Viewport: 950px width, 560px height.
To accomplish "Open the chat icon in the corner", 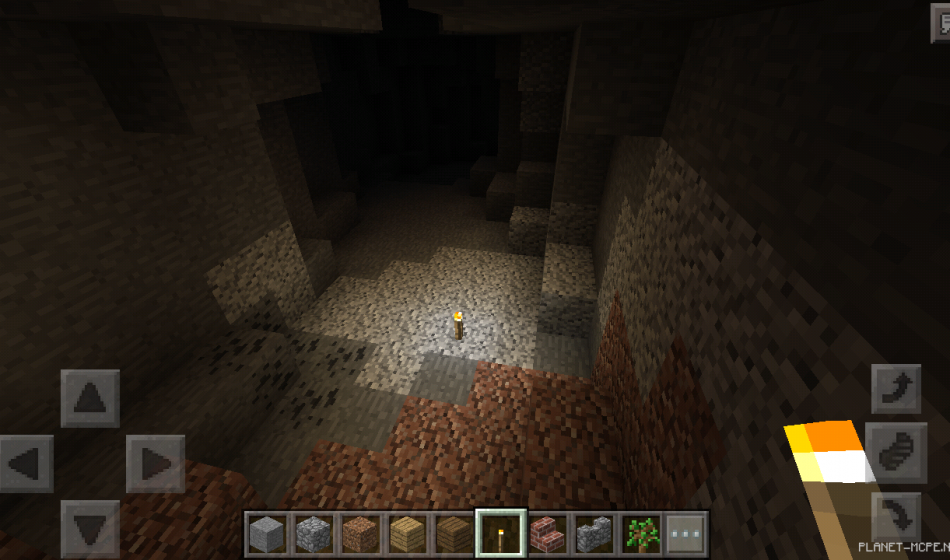I will [939, 26].
